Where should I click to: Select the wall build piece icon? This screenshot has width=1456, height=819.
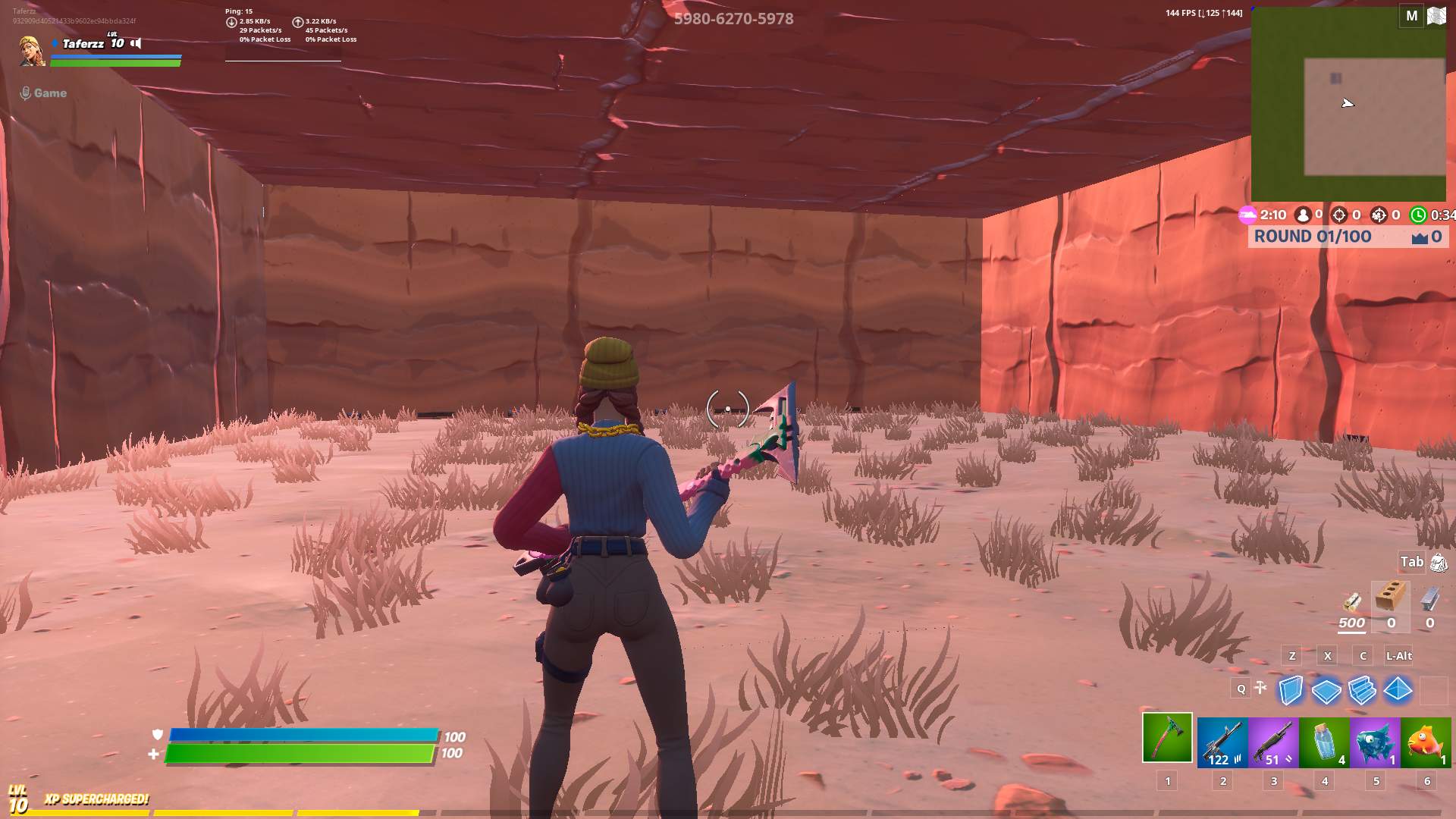point(1291,690)
